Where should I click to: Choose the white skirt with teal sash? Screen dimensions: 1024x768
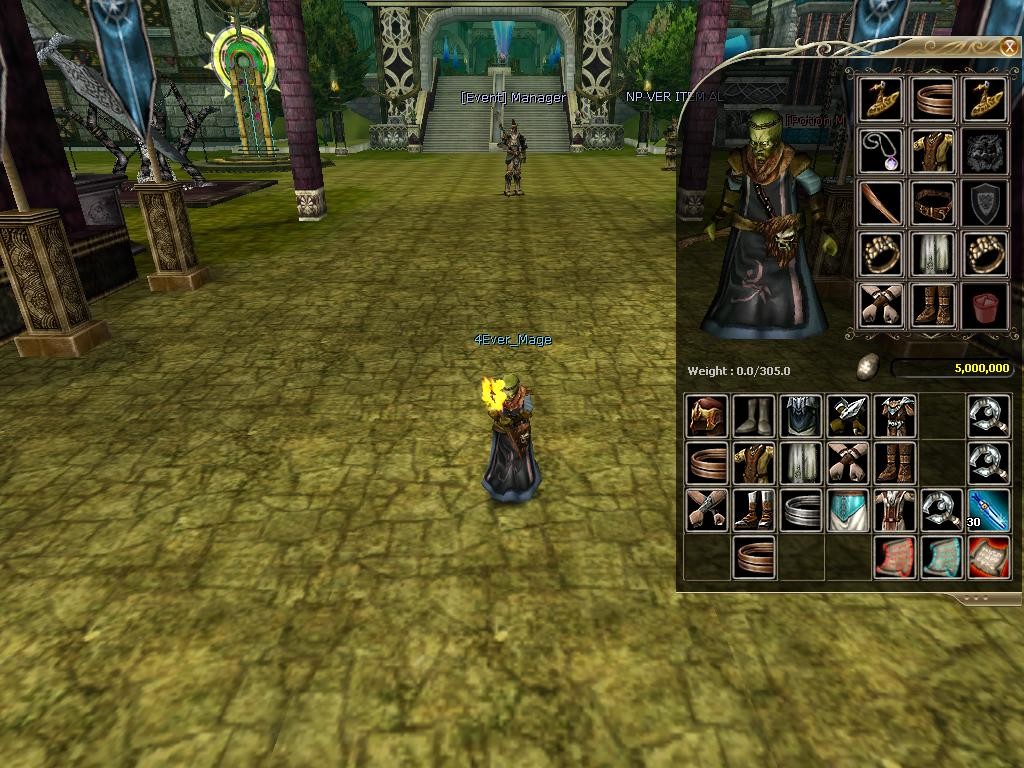[x=847, y=510]
